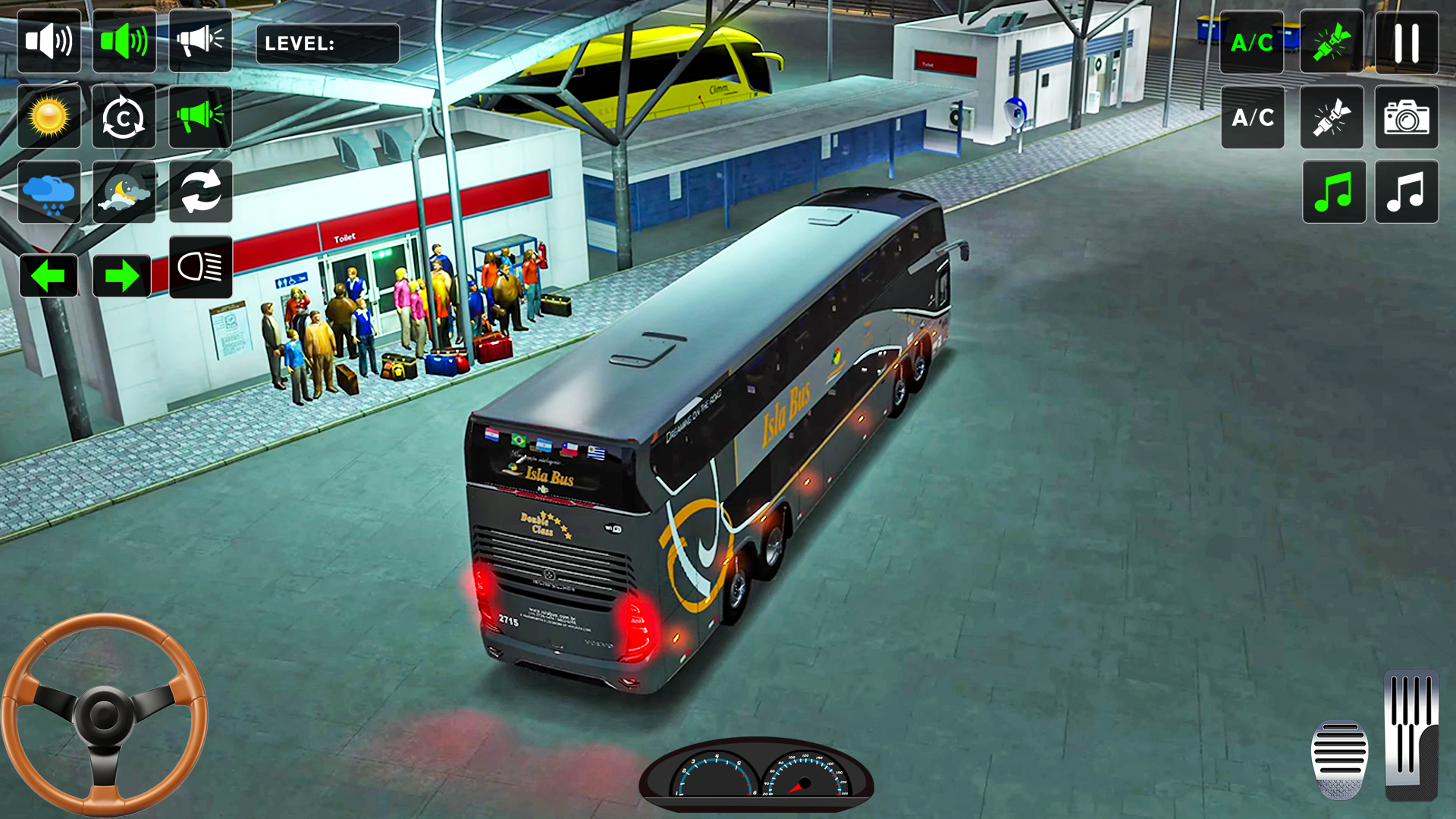Viewport: 1456px width, 819px height.
Task: Click the LEVEL display banner
Action: coord(328,43)
